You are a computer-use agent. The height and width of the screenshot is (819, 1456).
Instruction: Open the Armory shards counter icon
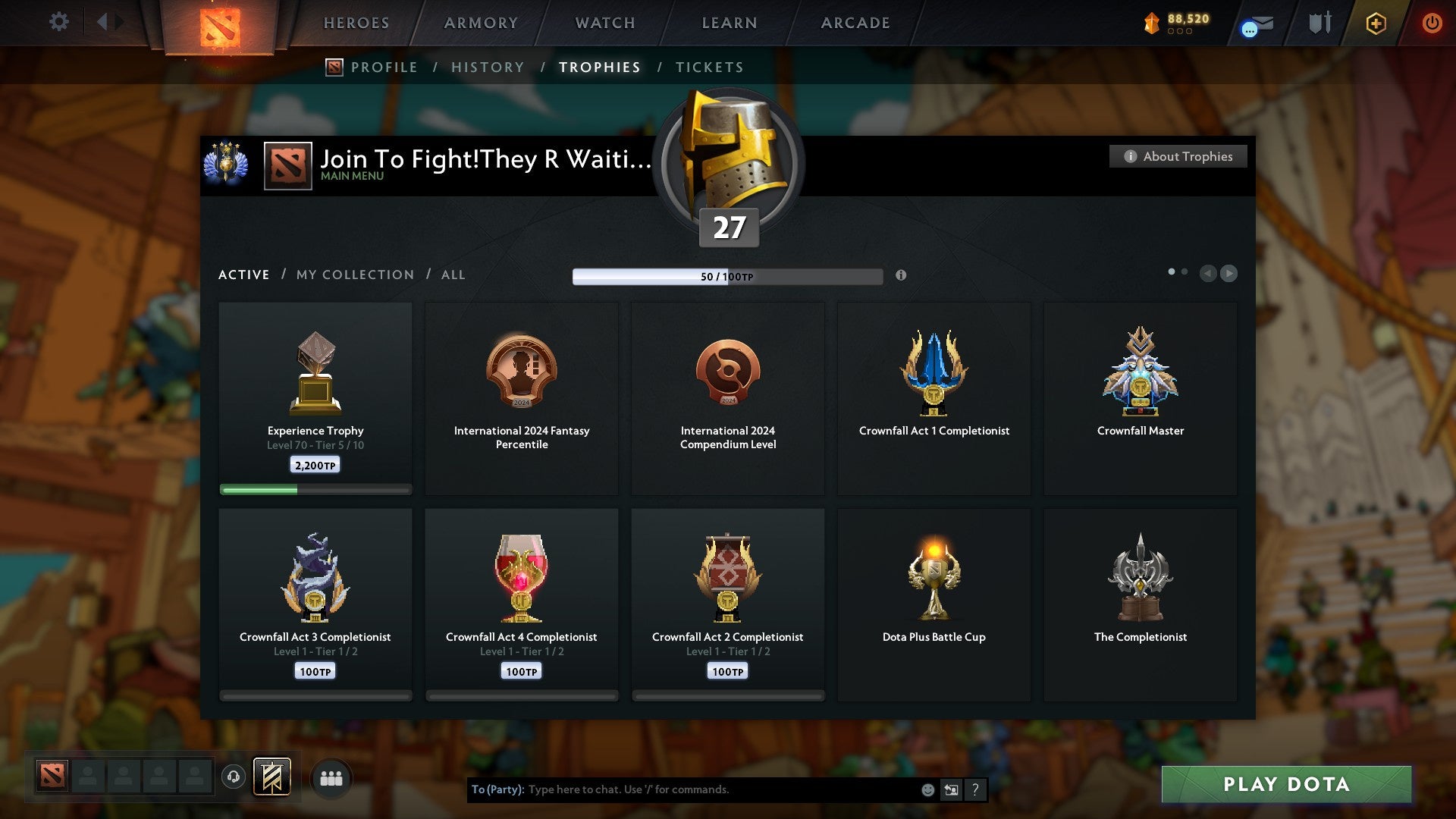pyautogui.click(x=1151, y=23)
